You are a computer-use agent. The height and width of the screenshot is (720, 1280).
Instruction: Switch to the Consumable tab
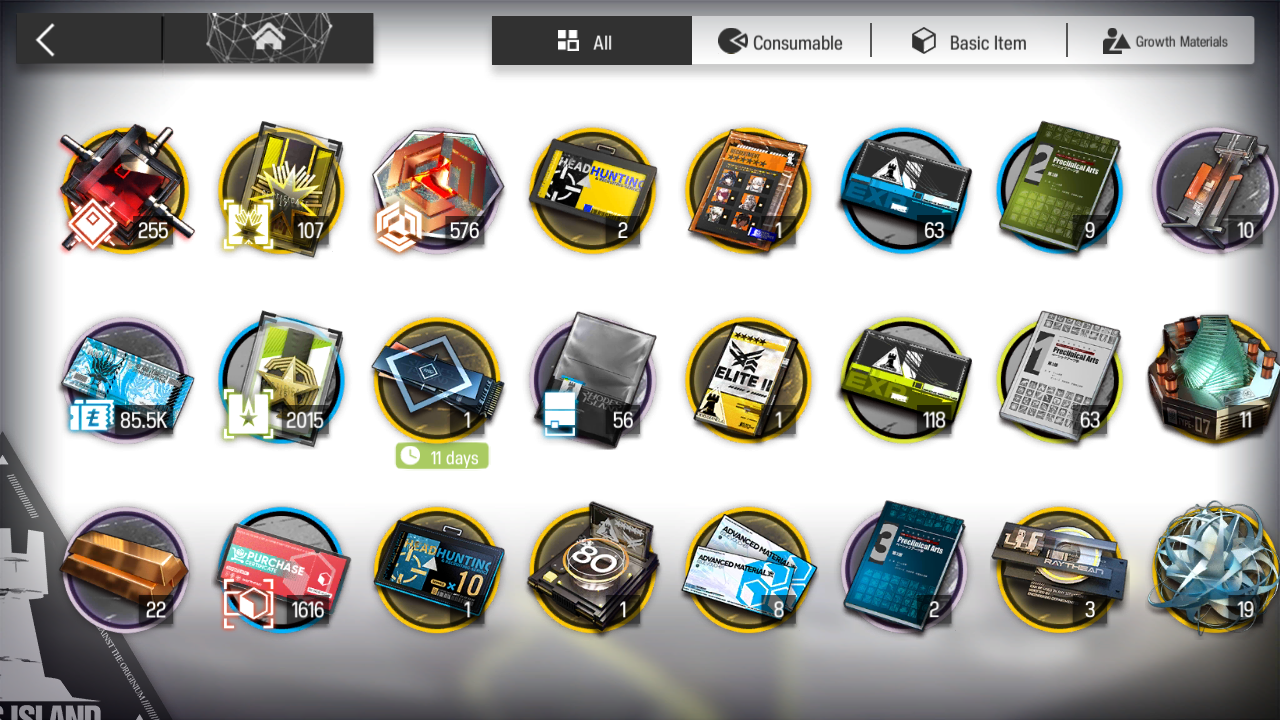click(x=781, y=41)
